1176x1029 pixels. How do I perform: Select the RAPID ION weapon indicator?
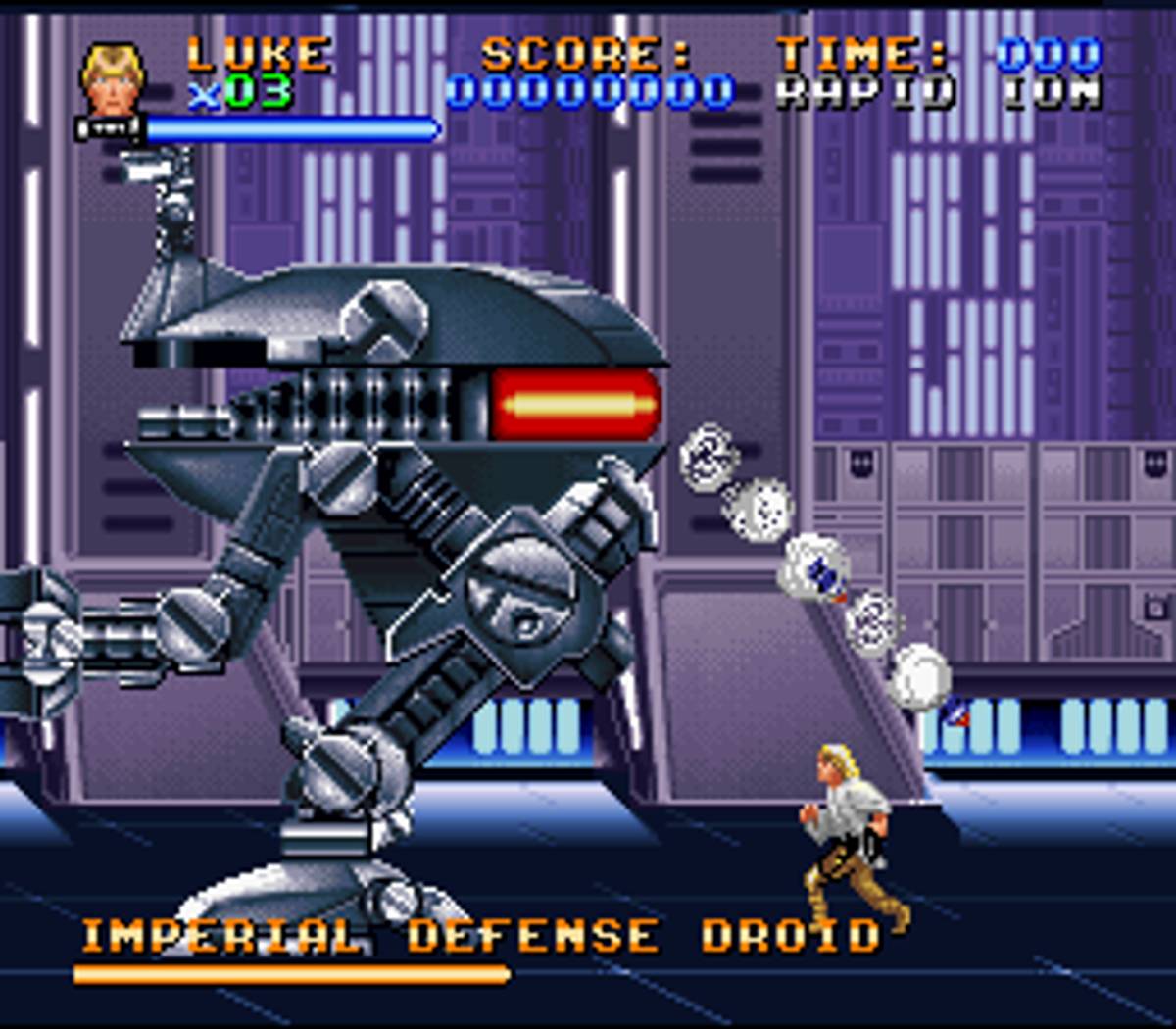pyautogui.click(x=938, y=93)
